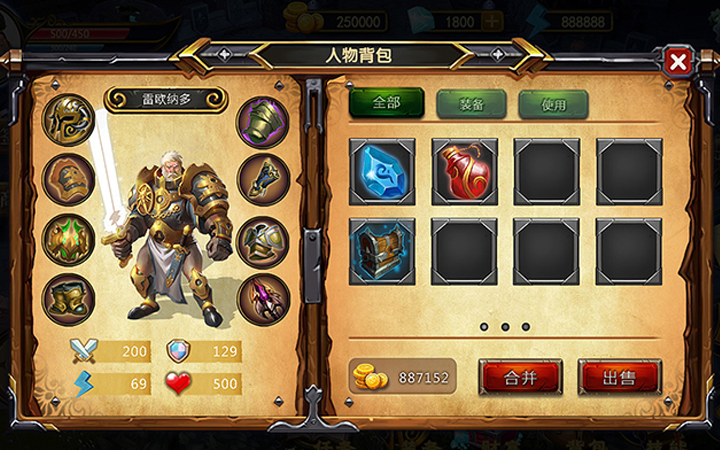The height and width of the screenshot is (450, 720).
Task: Switch to the 全部 (All) tab
Action: [386, 103]
